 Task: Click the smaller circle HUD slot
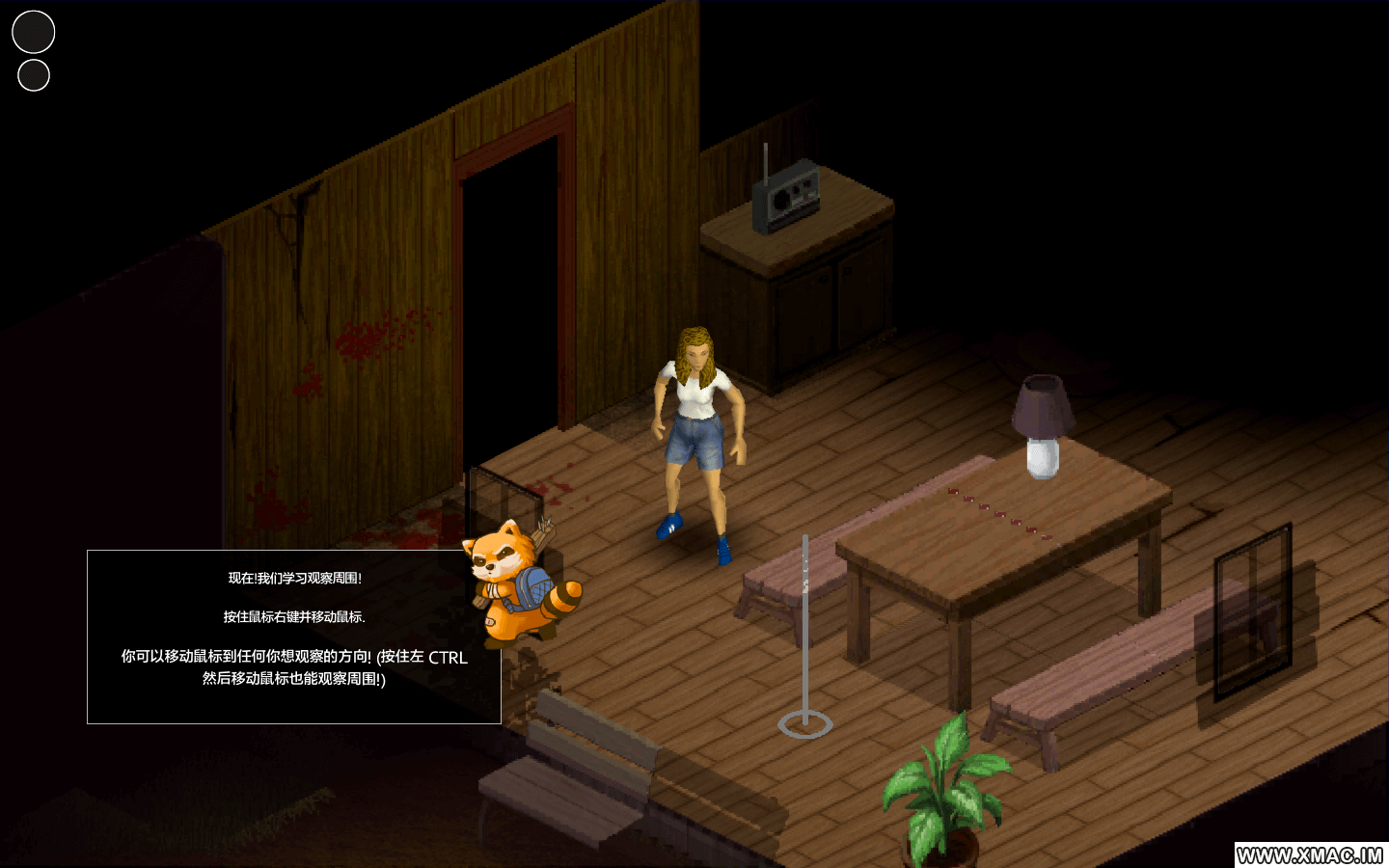(x=34, y=75)
